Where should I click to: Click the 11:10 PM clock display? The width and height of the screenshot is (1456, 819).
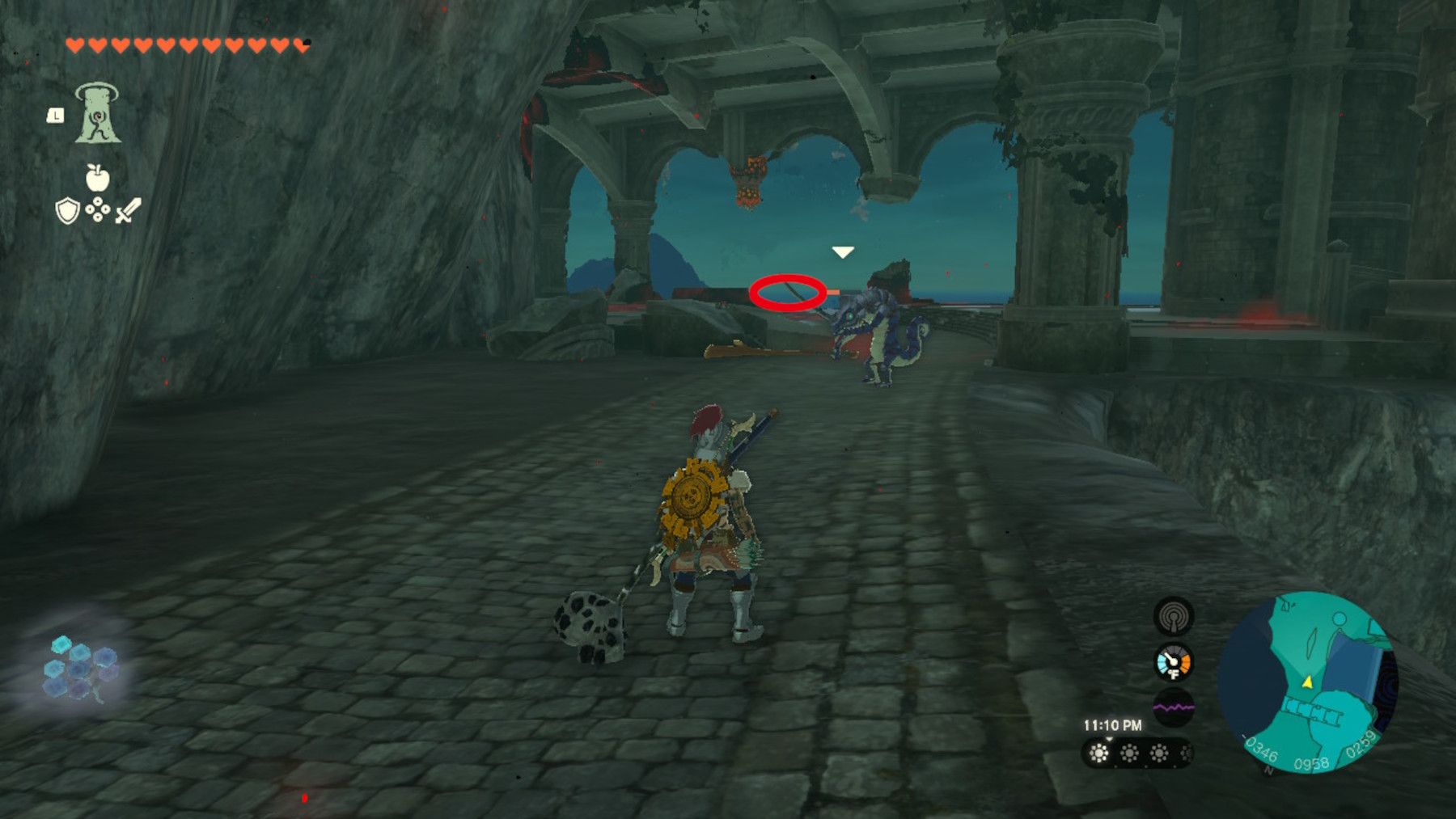click(x=1112, y=724)
